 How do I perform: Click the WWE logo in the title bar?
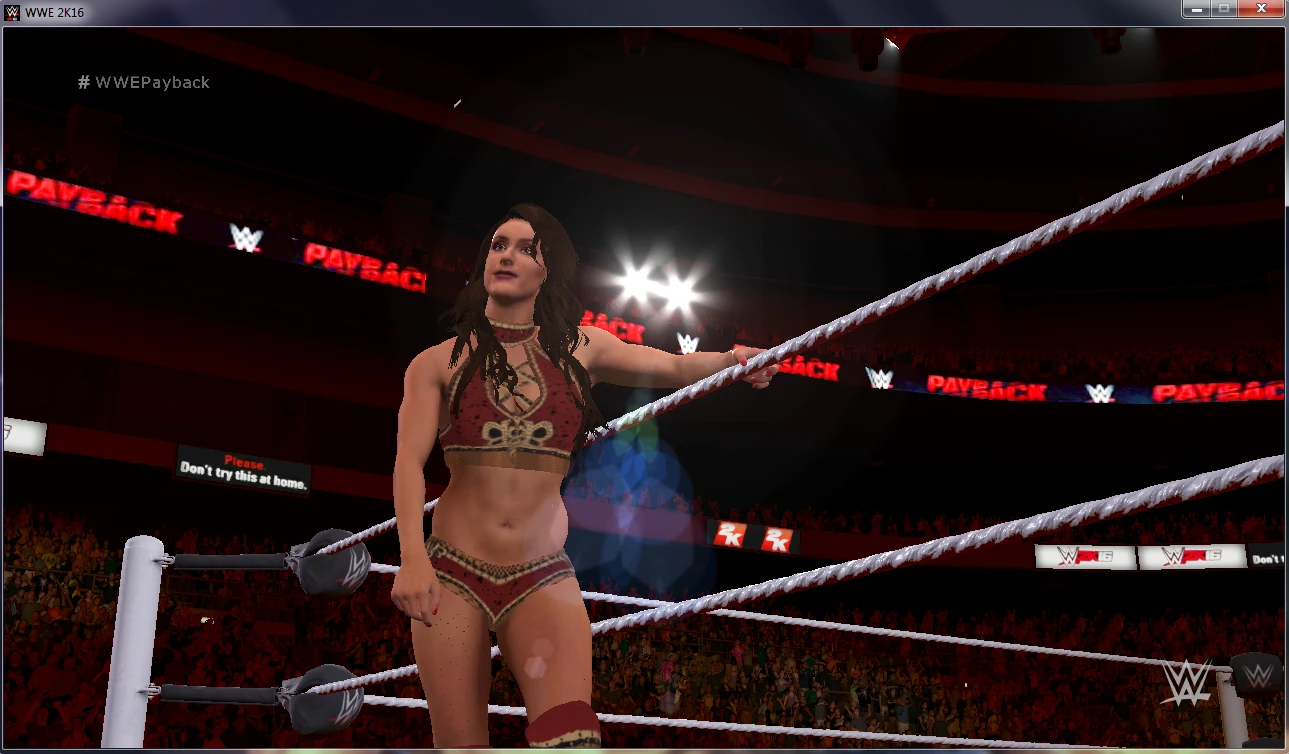click(10, 12)
